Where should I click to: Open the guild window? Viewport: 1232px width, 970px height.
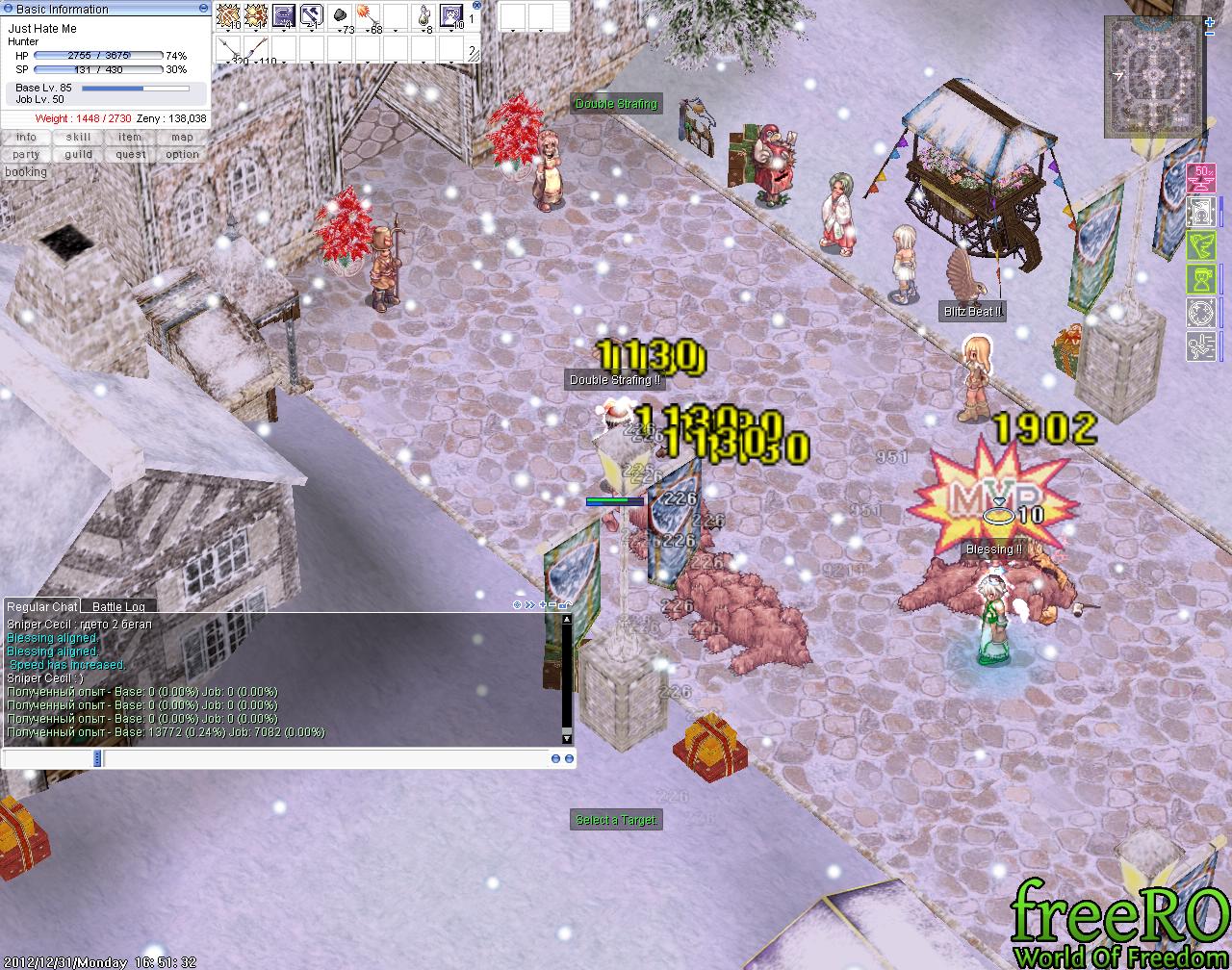click(x=79, y=155)
